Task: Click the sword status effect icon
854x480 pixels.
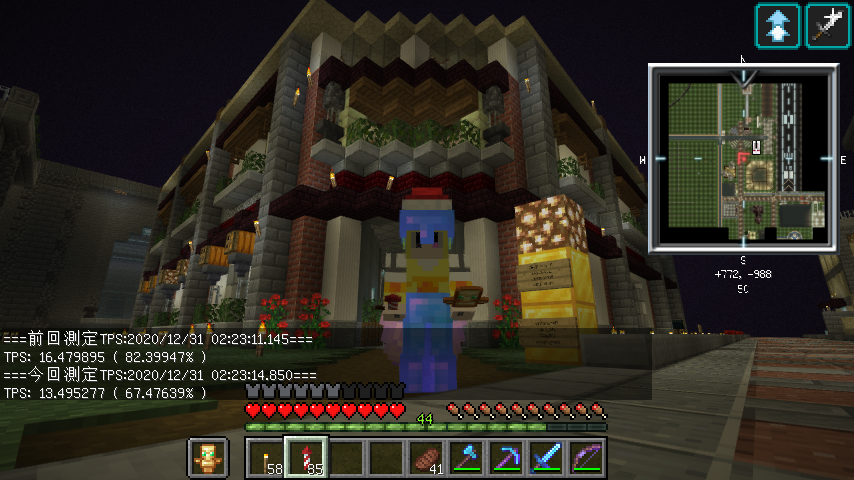Action: point(828,25)
